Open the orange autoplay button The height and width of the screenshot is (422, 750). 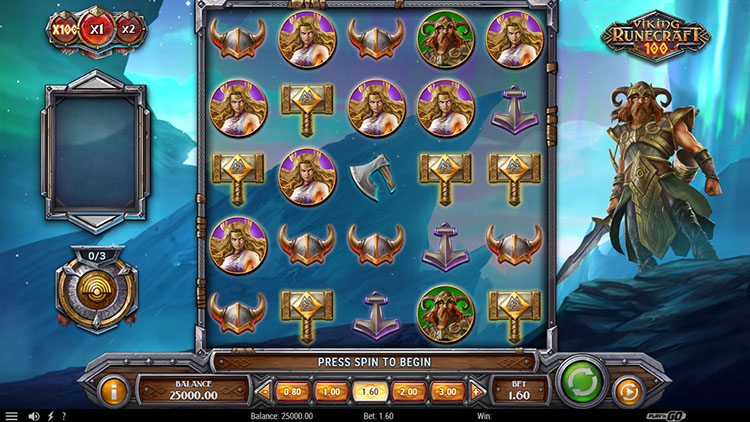pyautogui.click(x=627, y=390)
